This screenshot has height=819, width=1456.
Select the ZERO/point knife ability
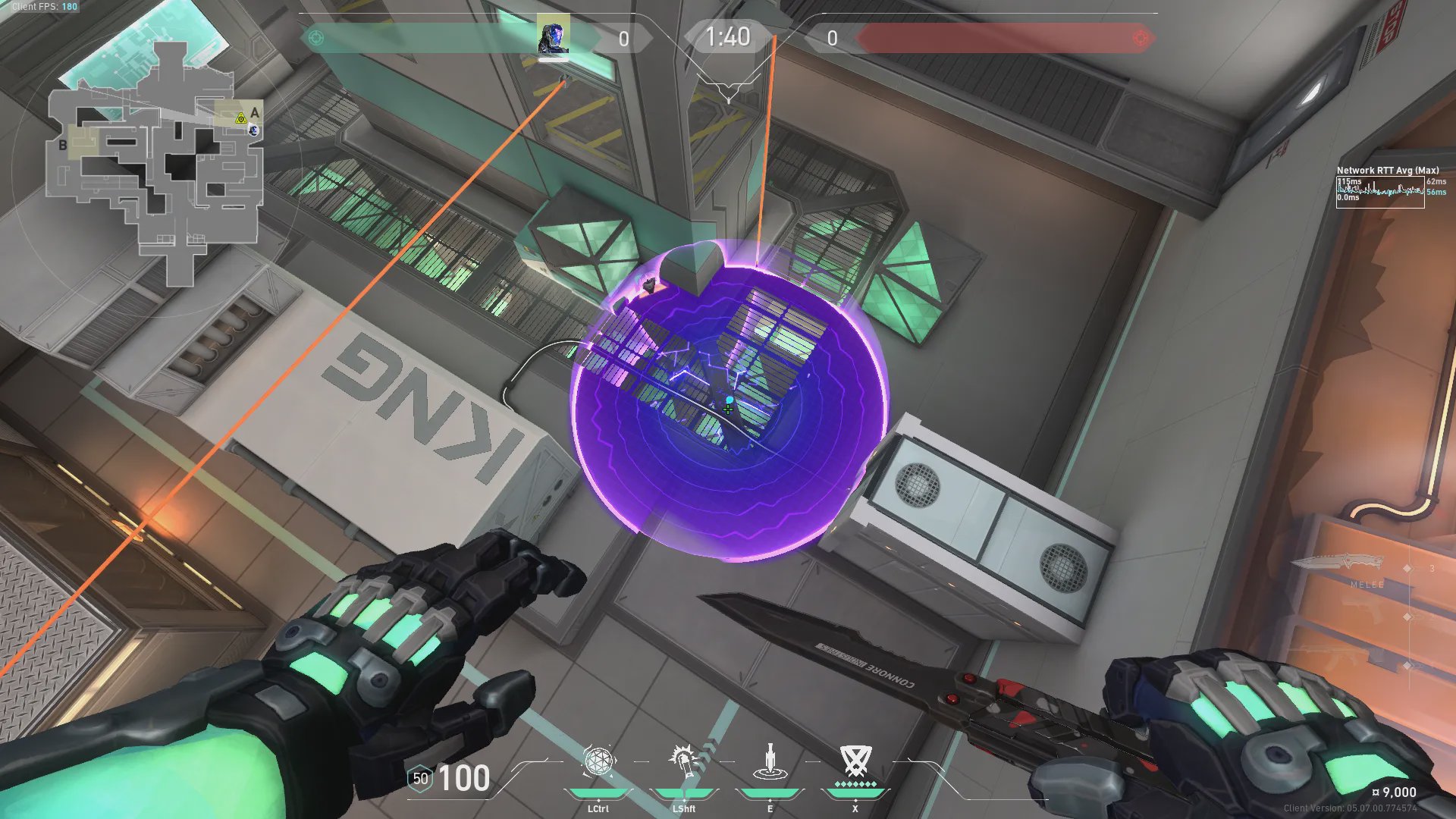pos(770,761)
